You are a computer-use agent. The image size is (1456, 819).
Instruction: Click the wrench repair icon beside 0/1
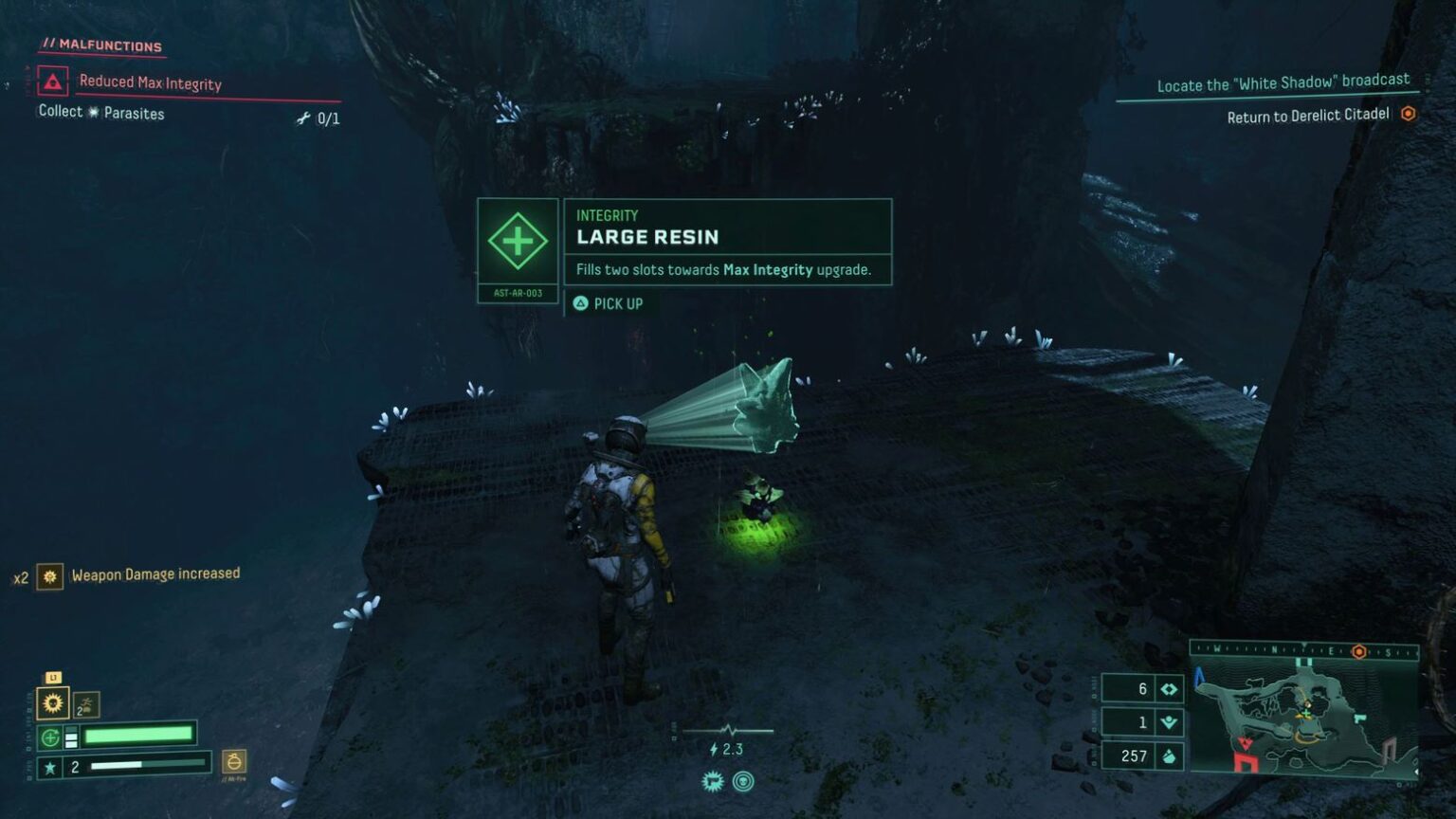[302, 117]
